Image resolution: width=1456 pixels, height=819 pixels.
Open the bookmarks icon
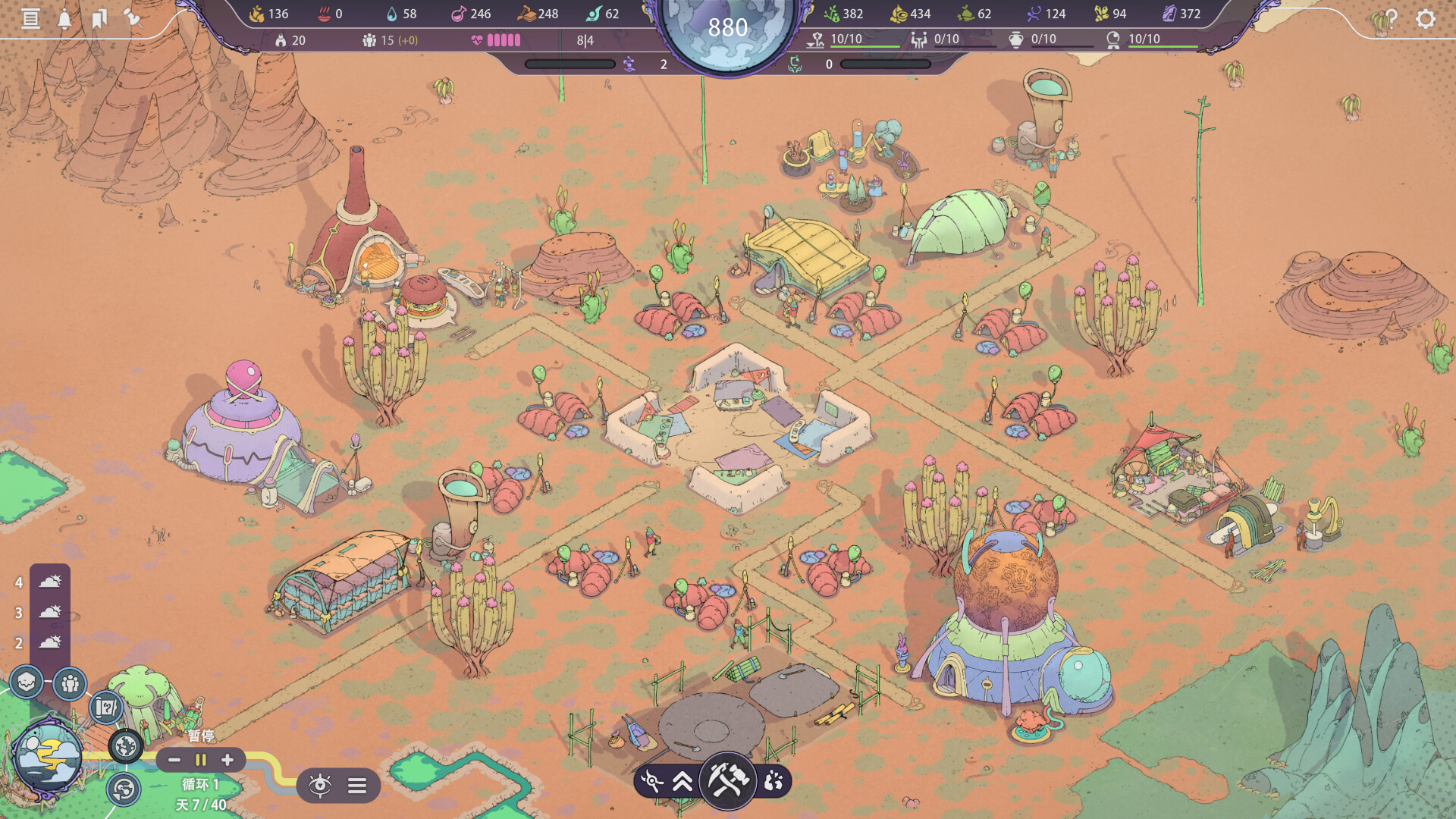point(99,18)
